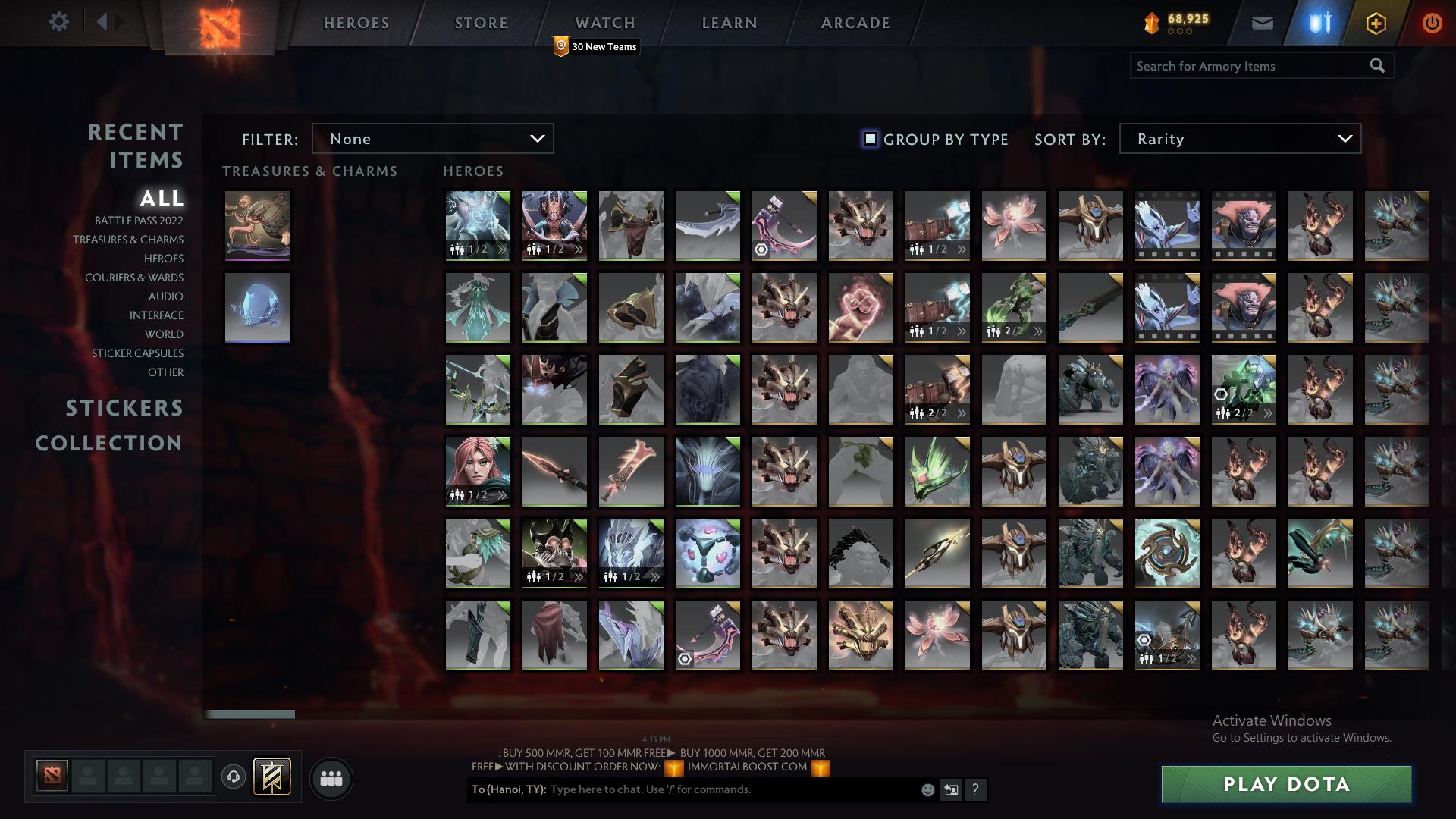This screenshot has width=1456, height=819.
Task: Select BATTLE PASS 2022 in the sidebar
Action: pos(137,221)
